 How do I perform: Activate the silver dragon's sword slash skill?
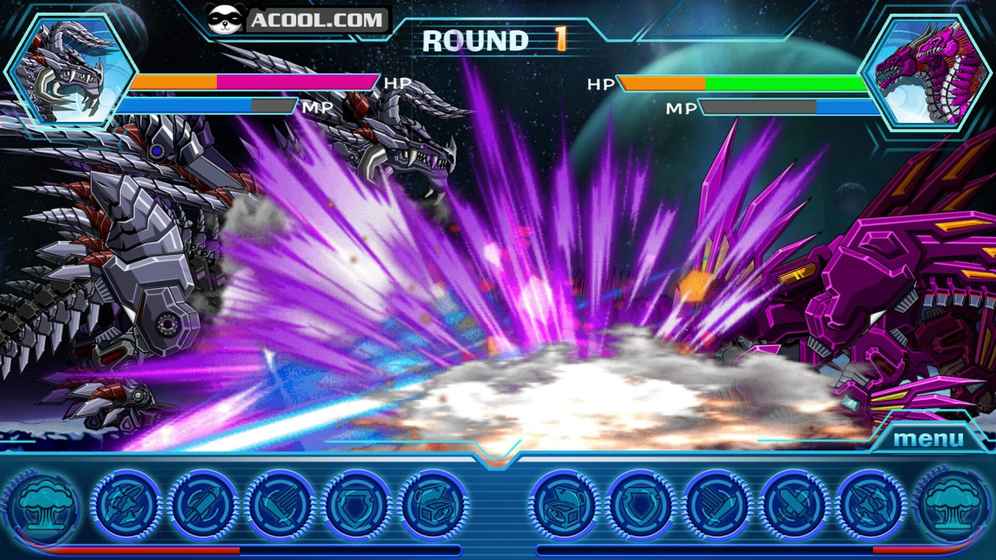tap(280, 502)
